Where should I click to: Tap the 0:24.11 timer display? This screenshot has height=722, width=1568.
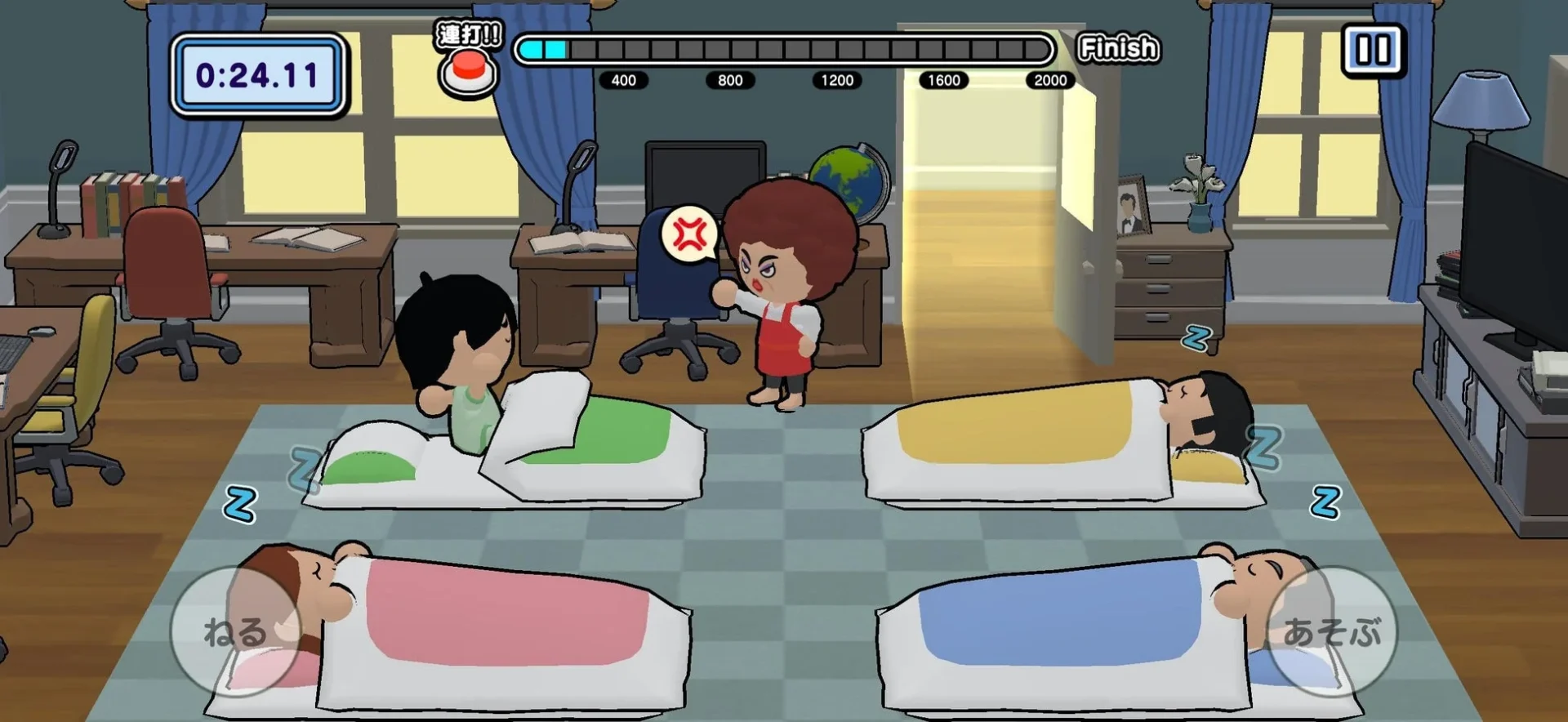click(258, 72)
